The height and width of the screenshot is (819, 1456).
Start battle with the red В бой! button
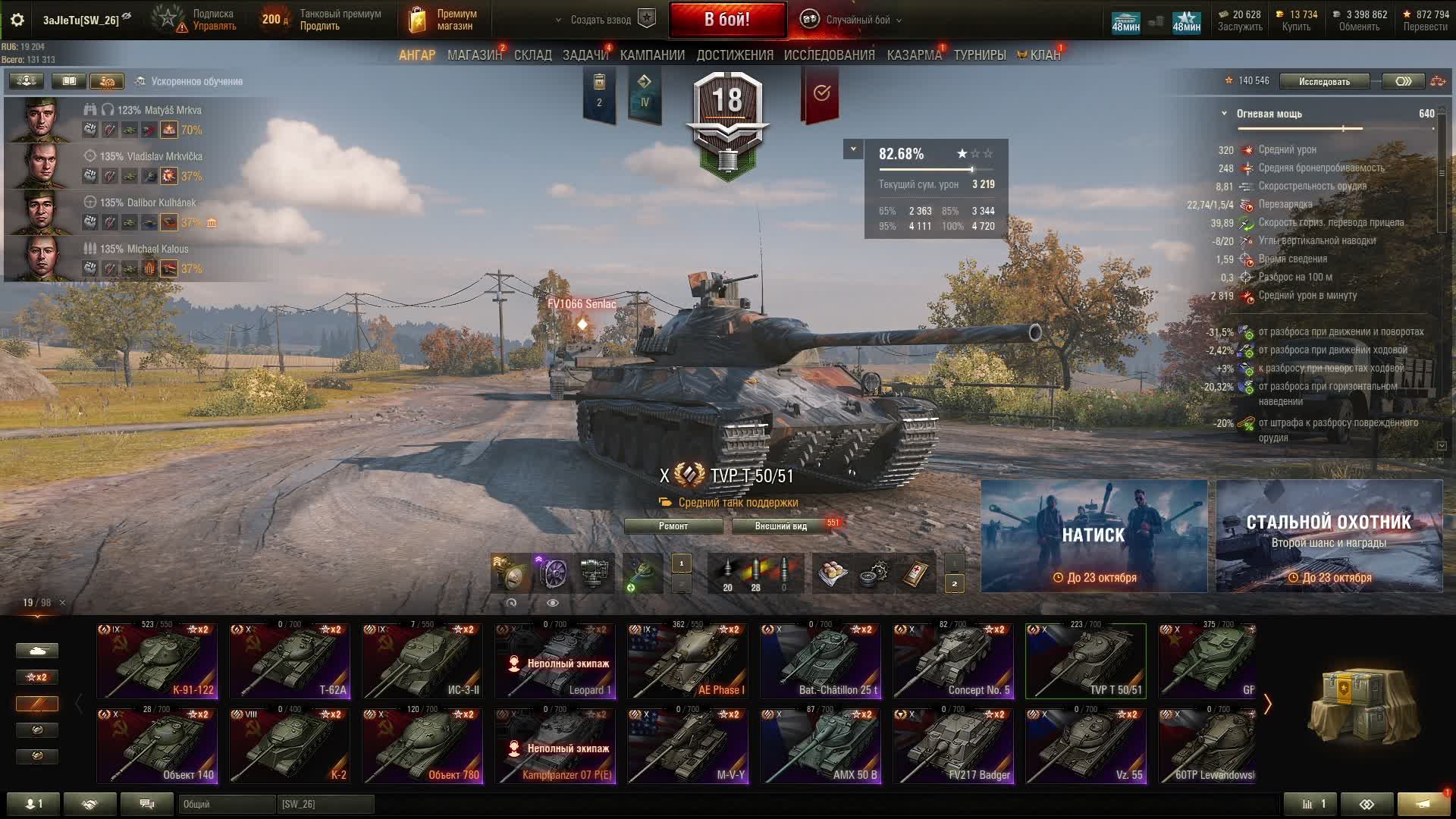point(726,20)
